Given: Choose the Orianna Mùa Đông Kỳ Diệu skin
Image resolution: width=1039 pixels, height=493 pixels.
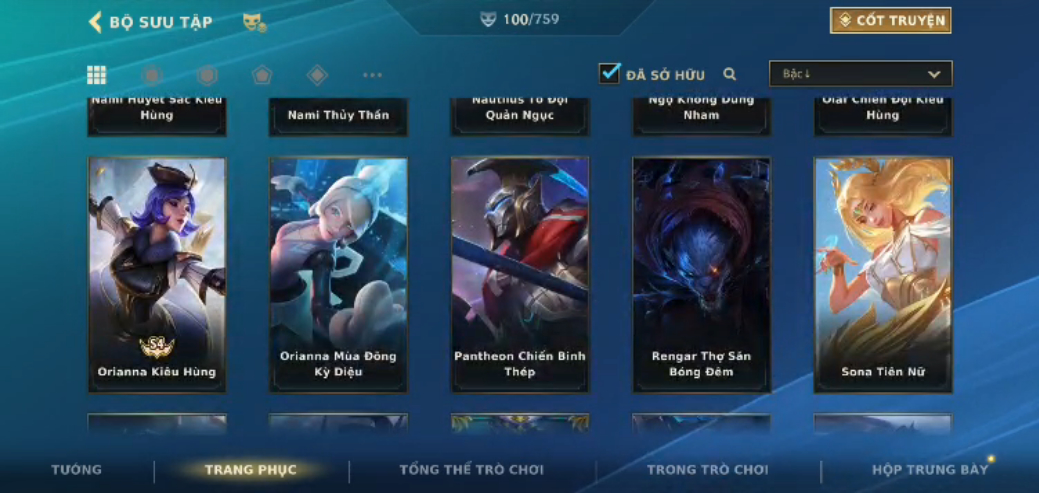Looking at the screenshot, I should coord(338,274).
